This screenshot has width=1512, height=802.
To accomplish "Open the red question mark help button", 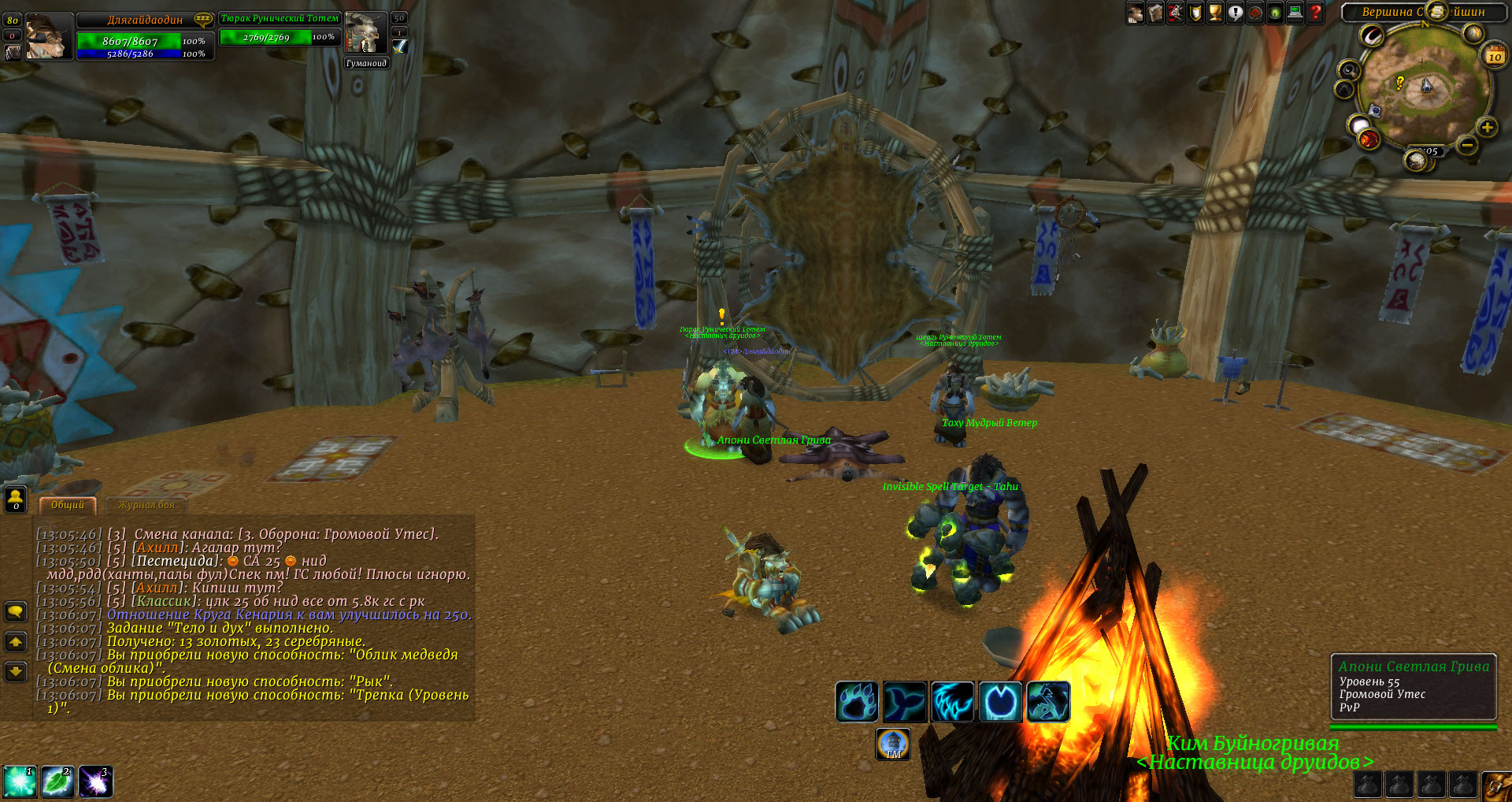I will [1316, 13].
